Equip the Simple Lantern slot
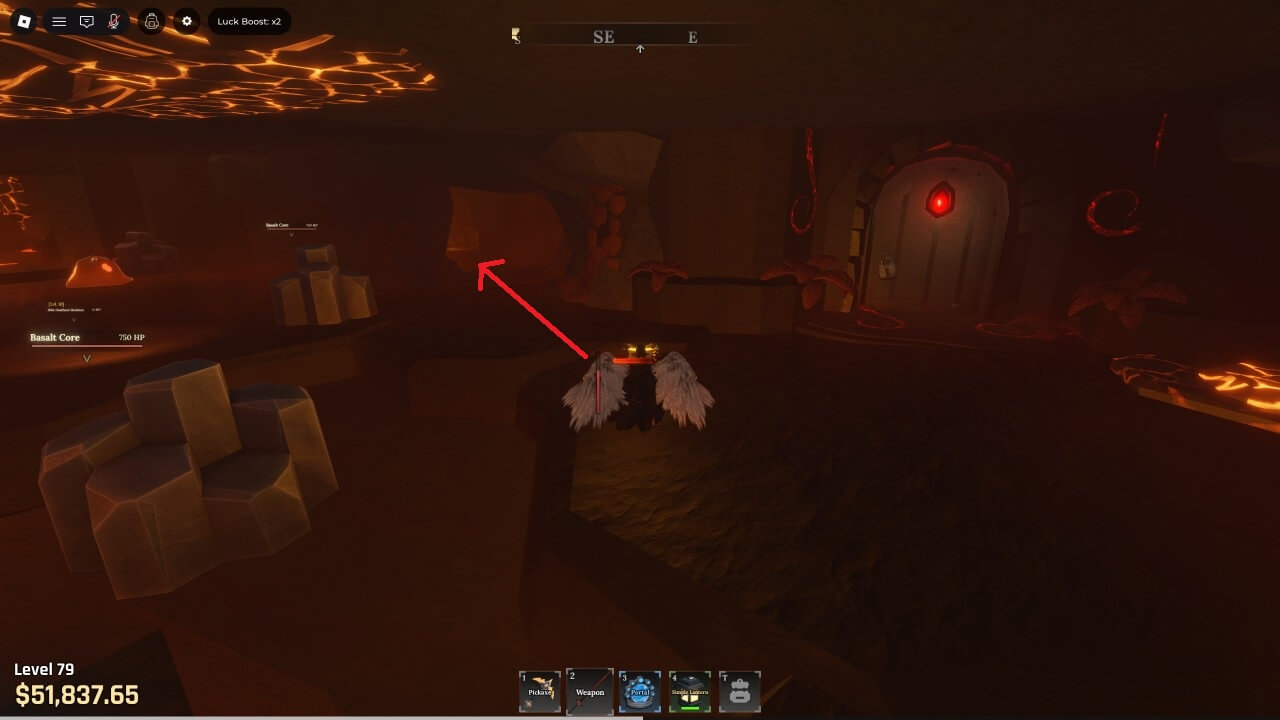This screenshot has width=1280, height=720. point(690,691)
